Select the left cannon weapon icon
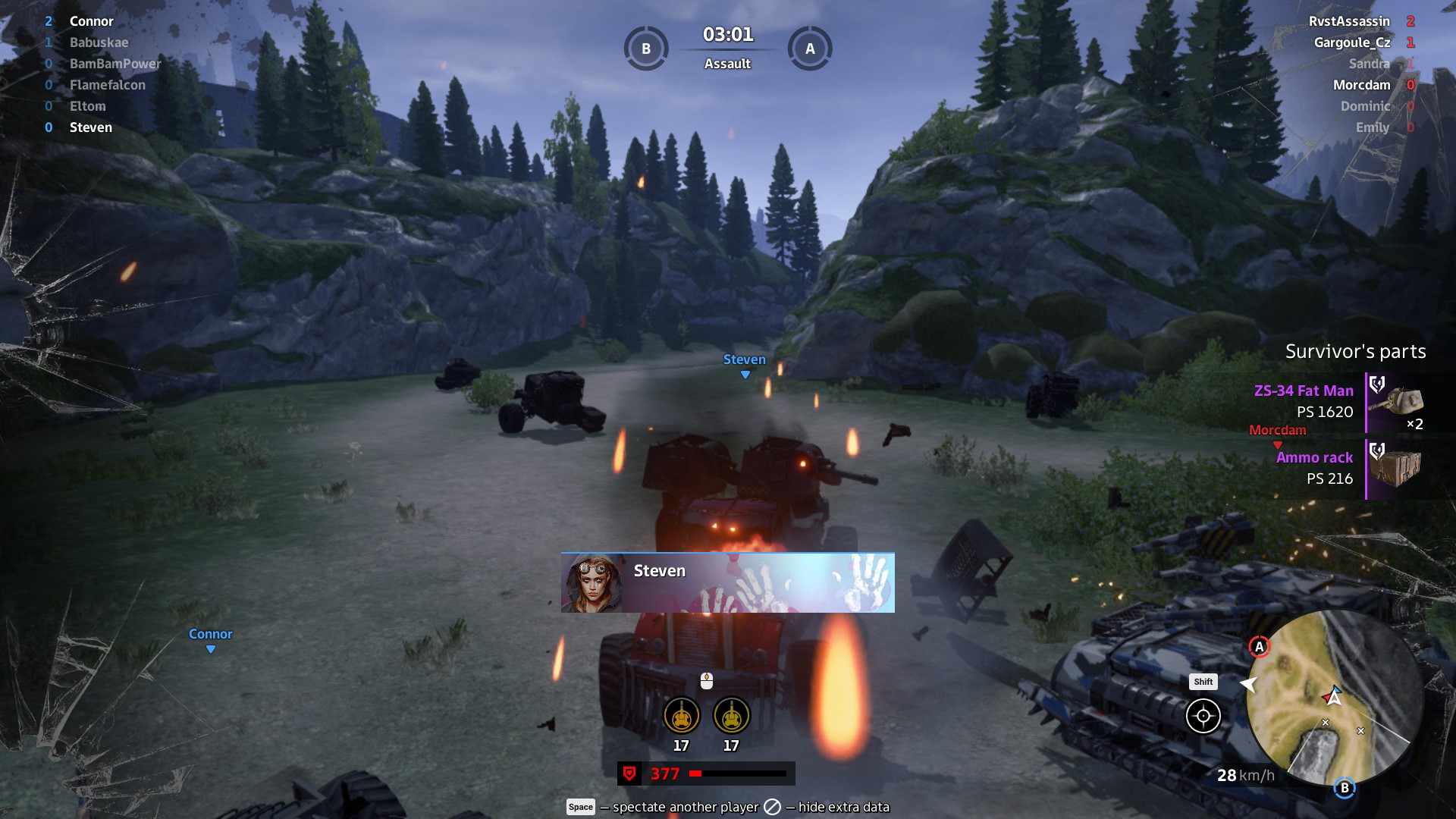The height and width of the screenshot is (819, 1456). click(681, 715)
